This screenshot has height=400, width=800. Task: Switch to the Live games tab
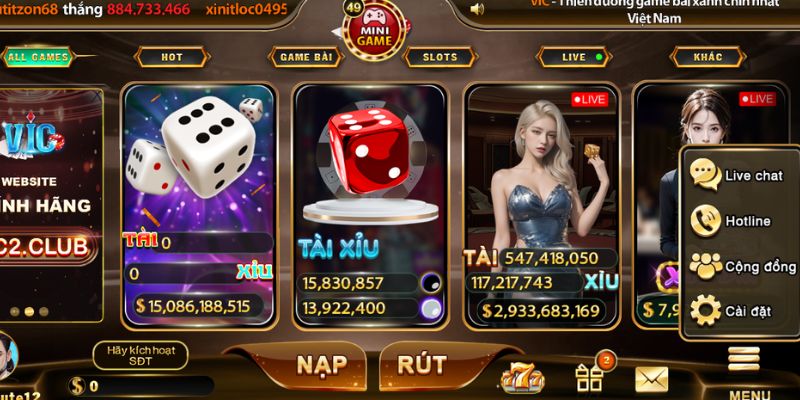(x=575, y=57)
